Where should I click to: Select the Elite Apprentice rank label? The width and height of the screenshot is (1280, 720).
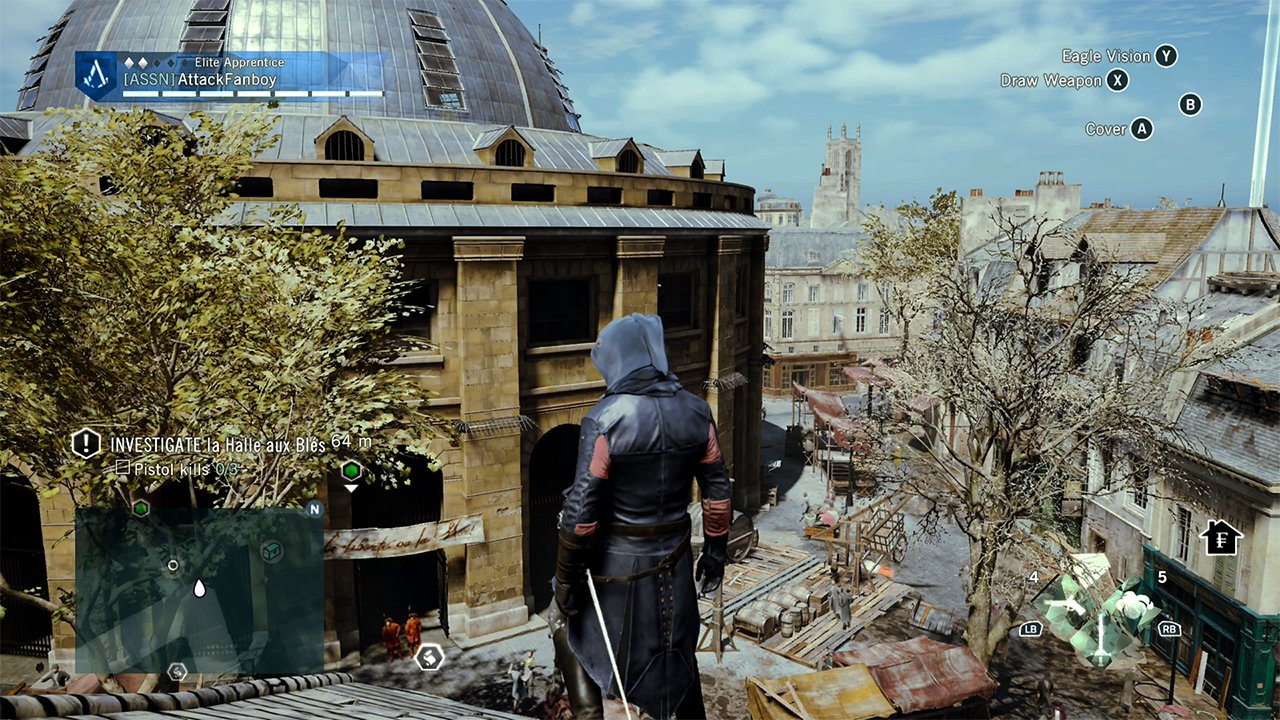click(242, 61)
